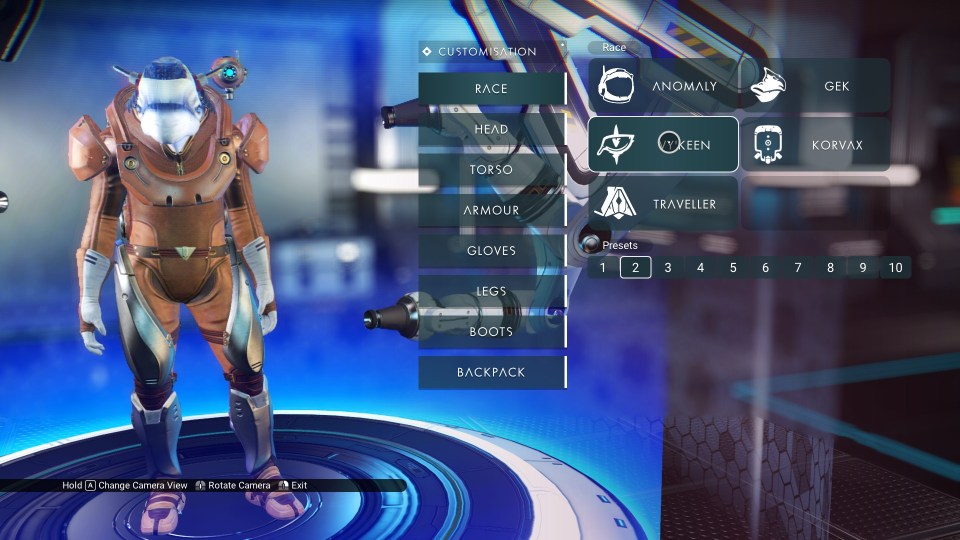Viewport: 960px width, 540px height.
Task: Select the Boots category
Action: (492, 331)
